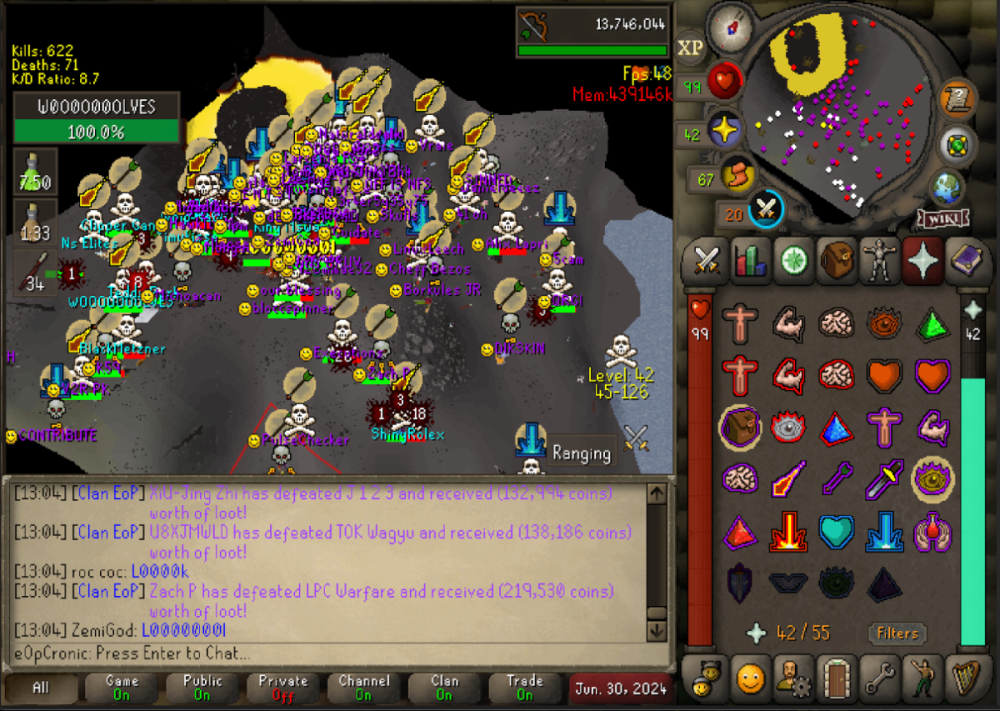Open the Settings wrench tab

879,679
